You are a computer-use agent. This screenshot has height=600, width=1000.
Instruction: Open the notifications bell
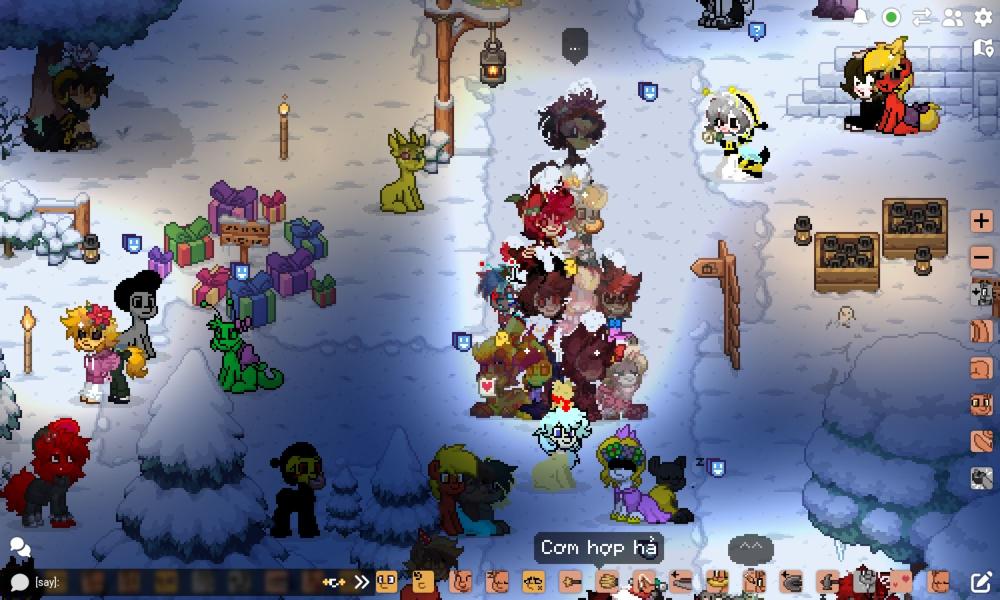(860, 17)
